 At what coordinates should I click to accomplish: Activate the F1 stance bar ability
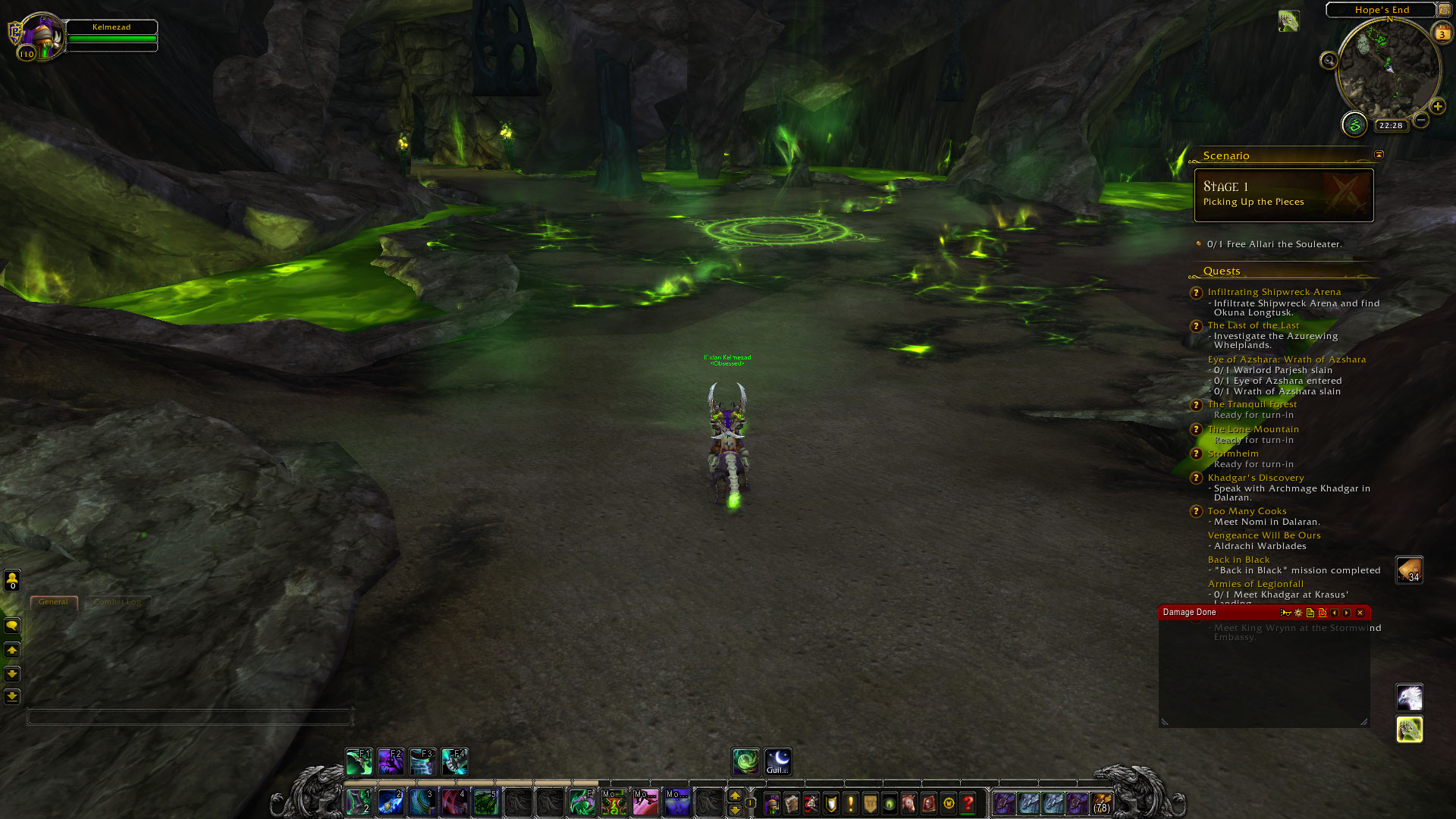click(359, 761)
